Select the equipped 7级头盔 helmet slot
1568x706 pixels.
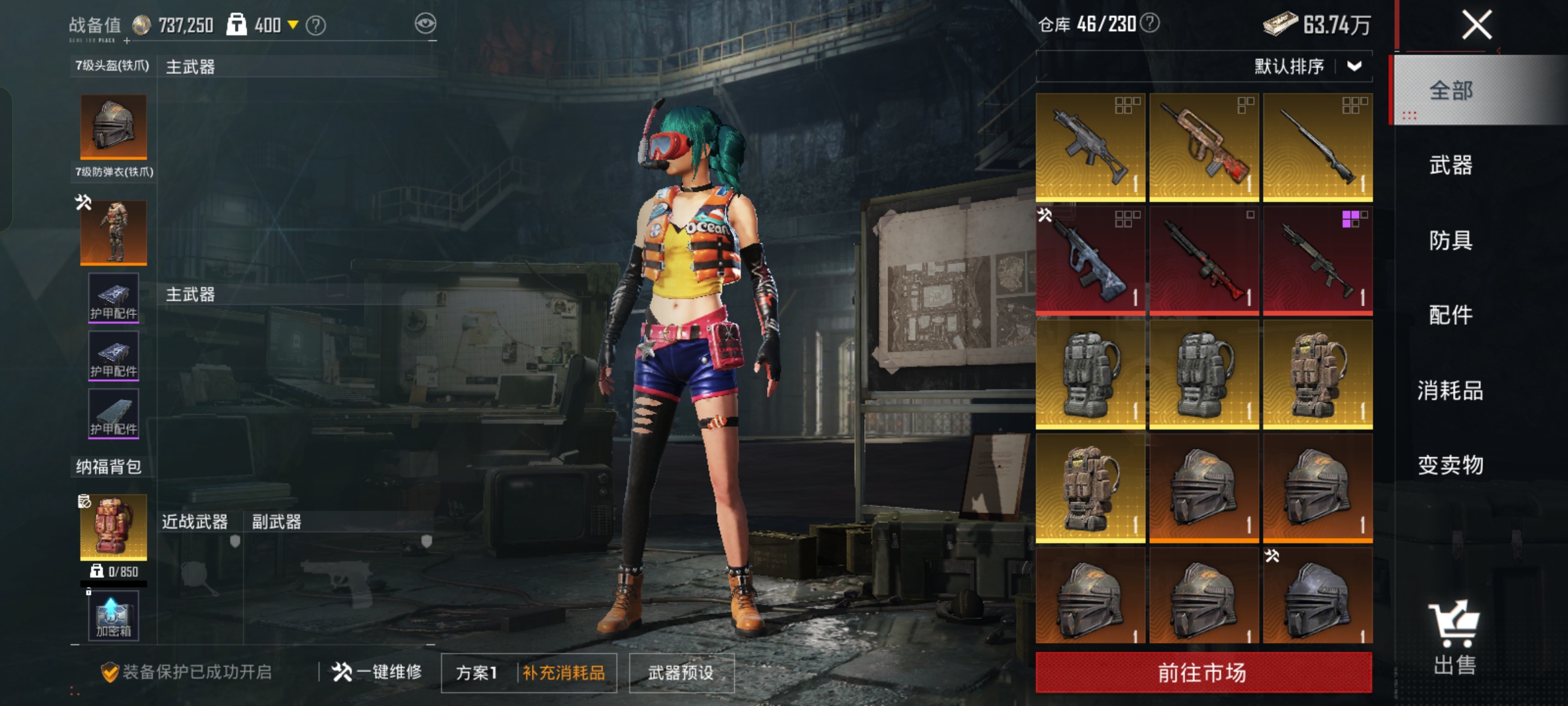coord(114,127)
